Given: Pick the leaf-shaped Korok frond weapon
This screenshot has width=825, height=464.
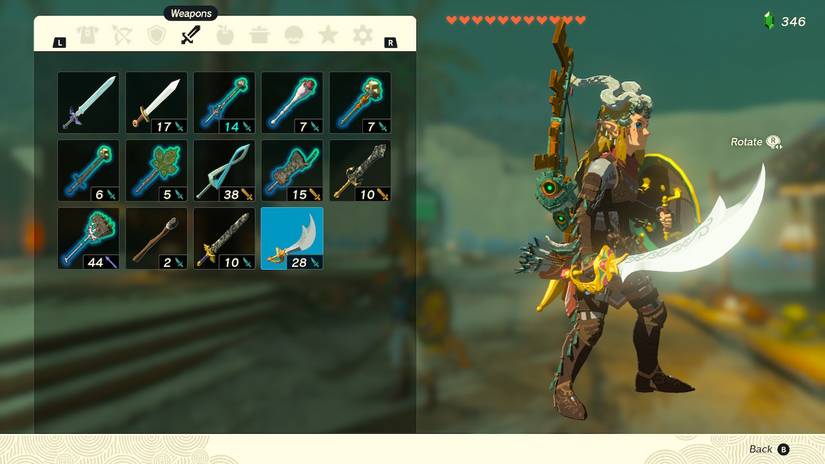Looking at the screenshot, I should [x=156, y=170].
